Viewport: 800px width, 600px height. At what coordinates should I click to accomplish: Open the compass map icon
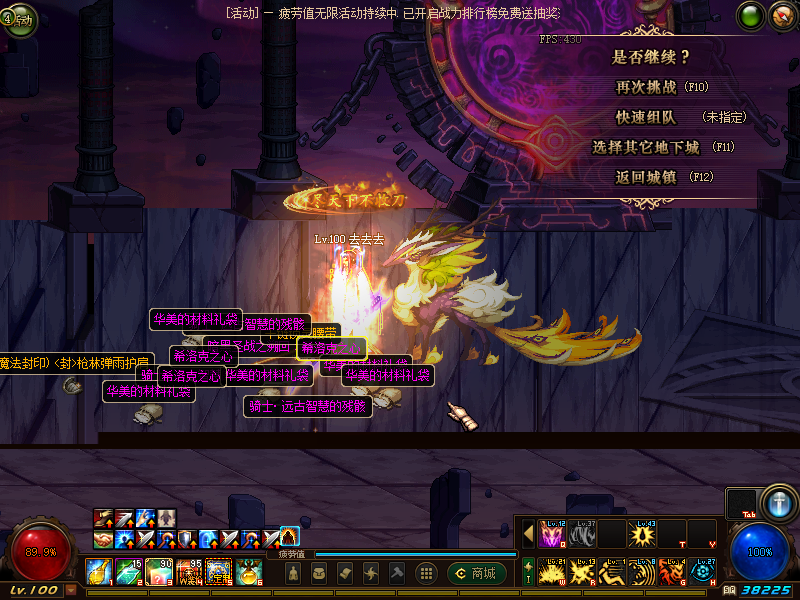[x=781, y=17]
